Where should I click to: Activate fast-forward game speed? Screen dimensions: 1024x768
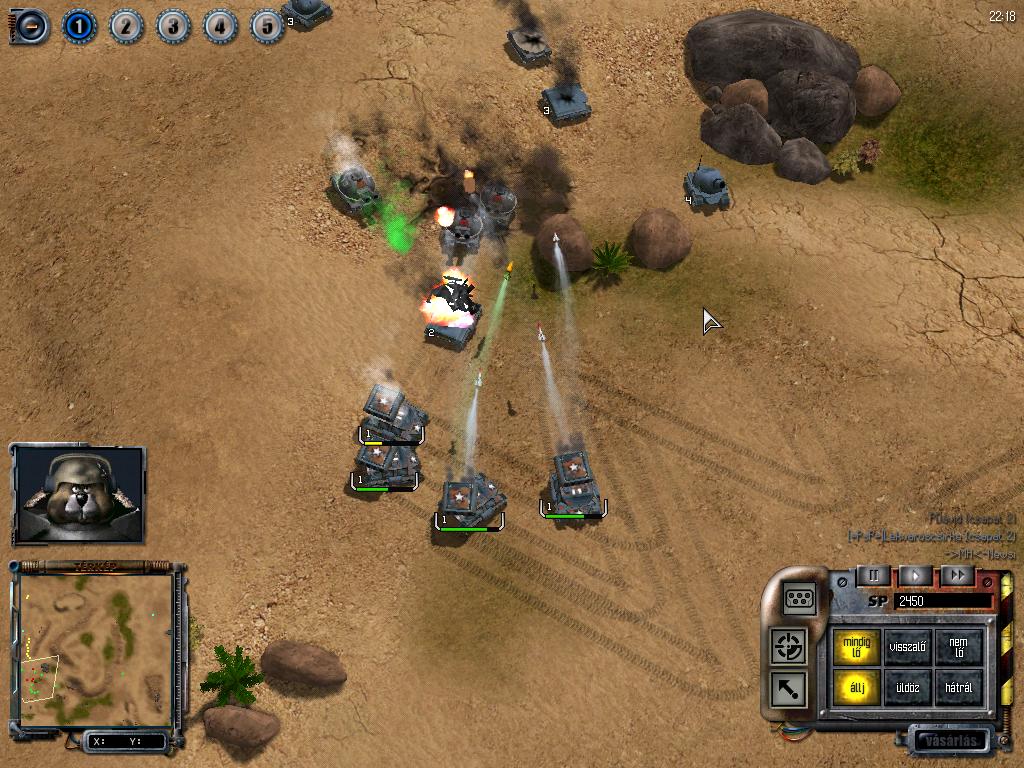point(957,575)
